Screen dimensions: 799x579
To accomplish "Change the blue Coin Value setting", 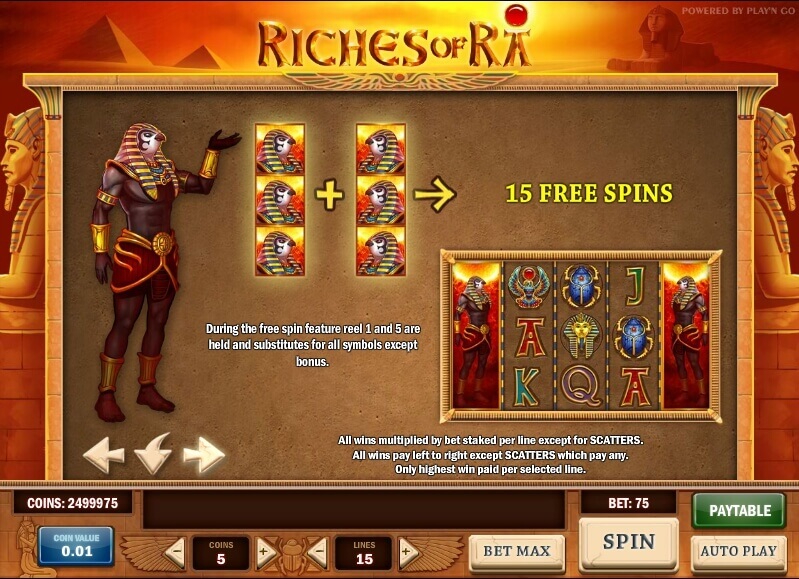I will click(x=76, y=546).
